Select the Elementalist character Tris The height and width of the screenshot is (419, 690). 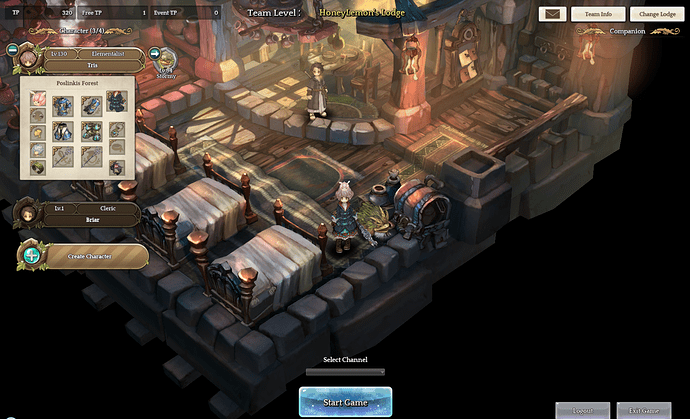click(x=92, y=58)
